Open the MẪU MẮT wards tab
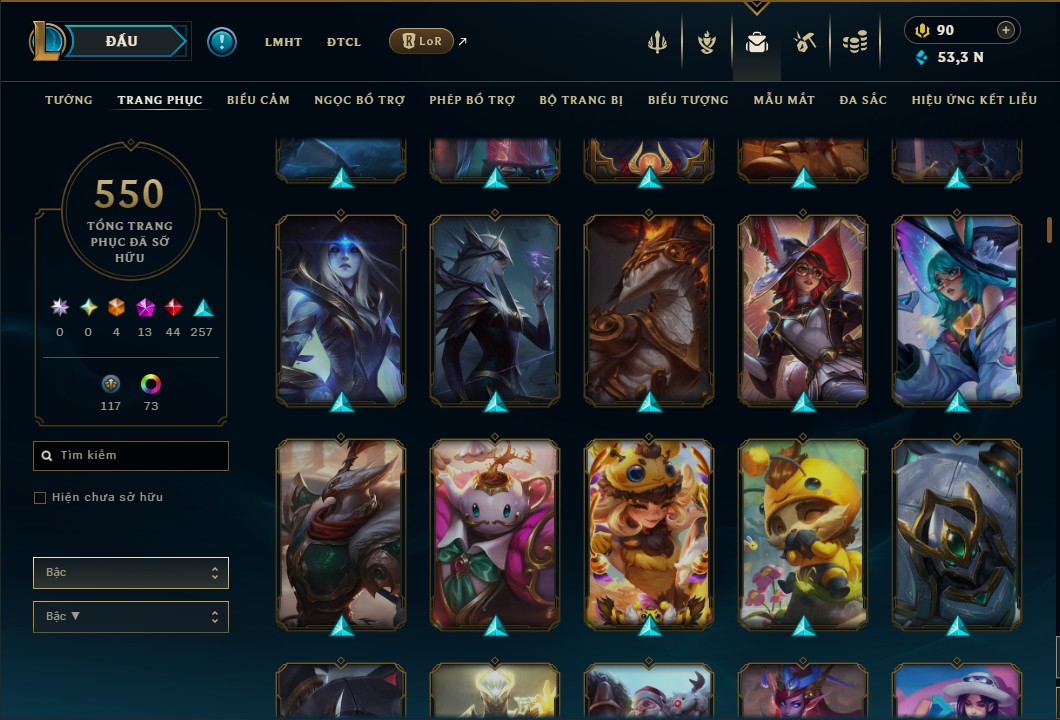The width and height of the screenshot is (1060, 720). pyautogui.click(x=784, y=100)
